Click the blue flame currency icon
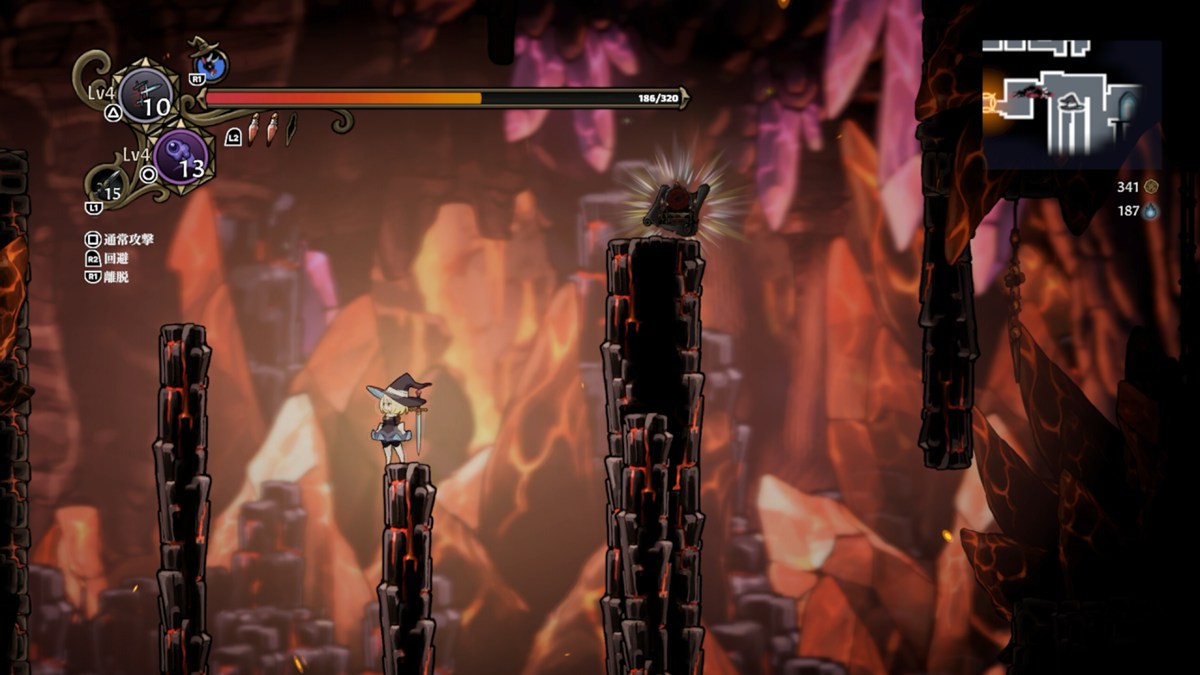Screen dimensions: 1200x675 1151,211
